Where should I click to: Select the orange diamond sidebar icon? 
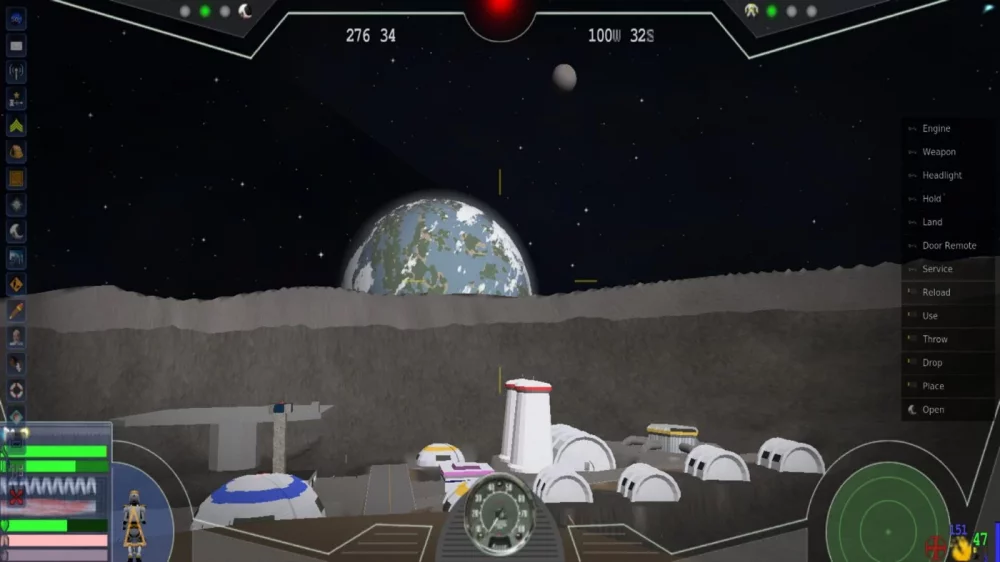coord(16,285)
